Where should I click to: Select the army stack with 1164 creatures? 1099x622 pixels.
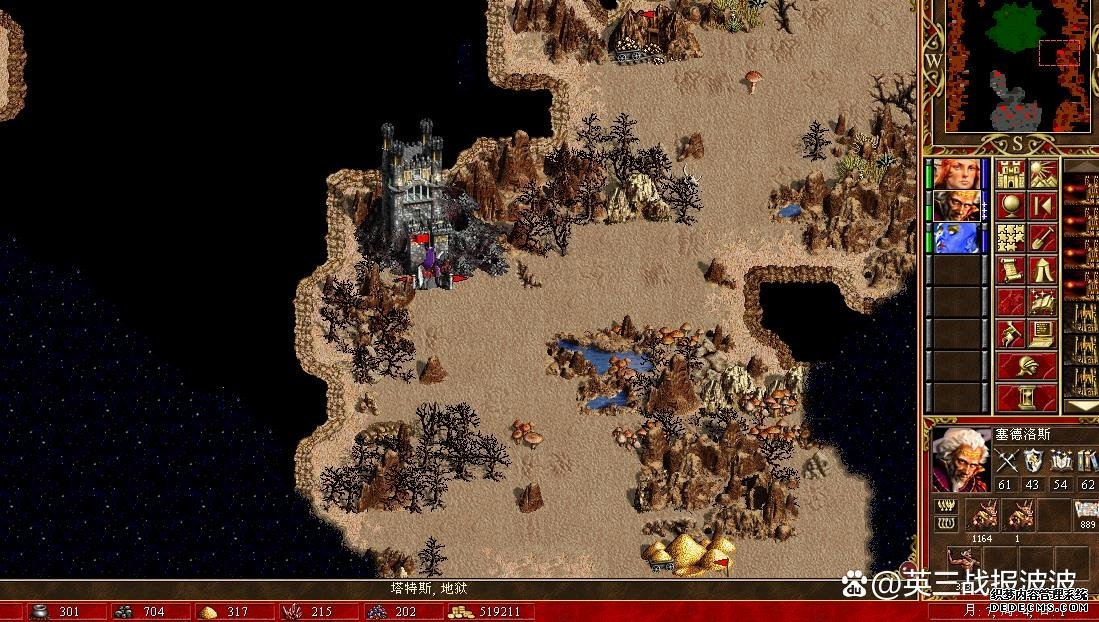tap(982, 517)
